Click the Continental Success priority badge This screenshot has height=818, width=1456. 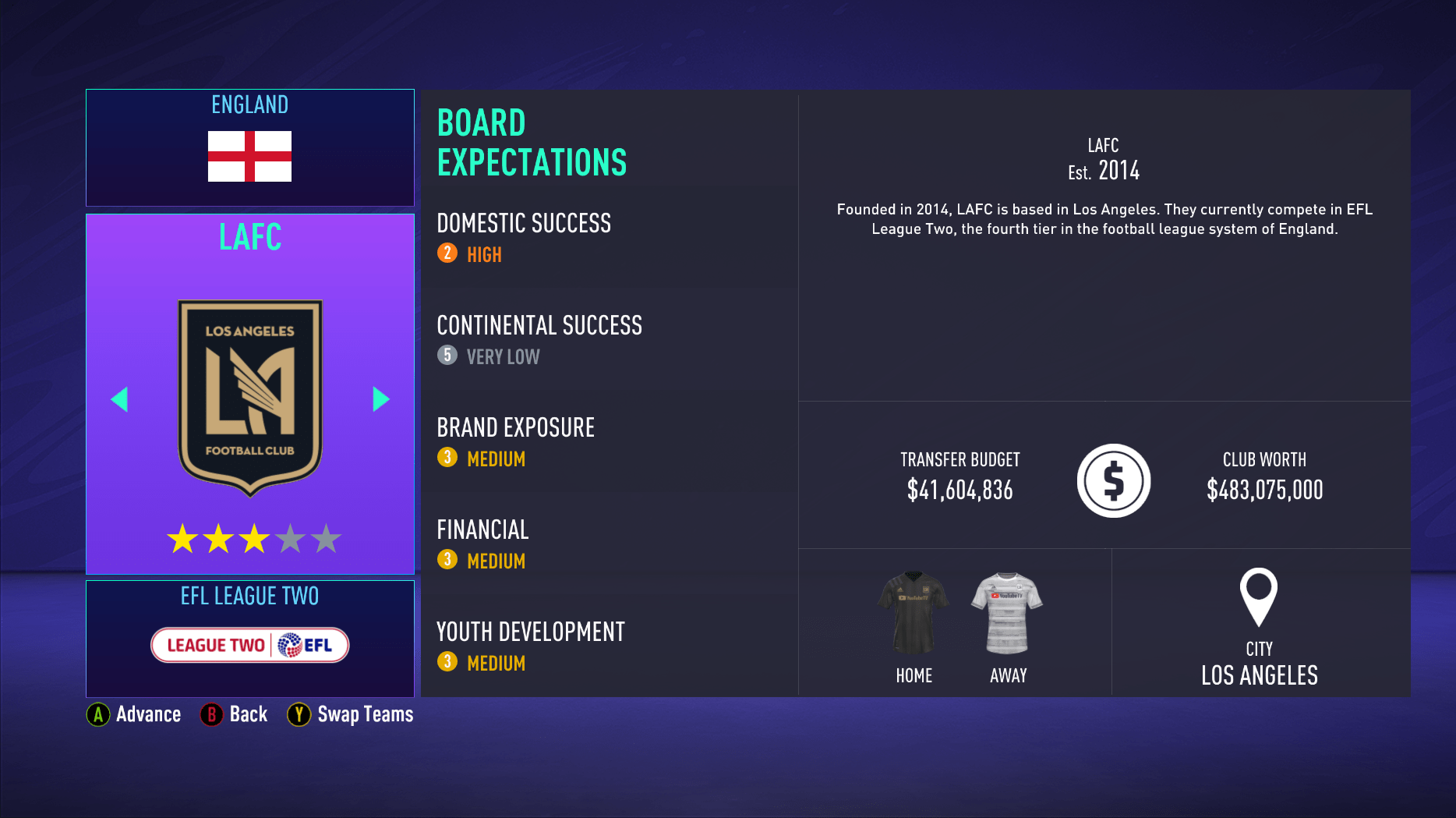pos(446,356)
